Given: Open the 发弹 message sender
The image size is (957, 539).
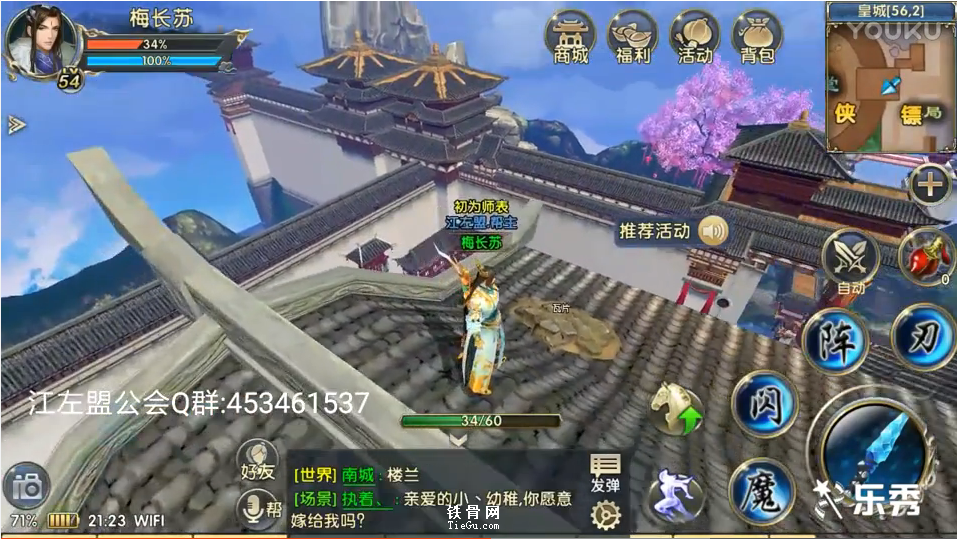Looking at the screenshot, I should (605, 473).
